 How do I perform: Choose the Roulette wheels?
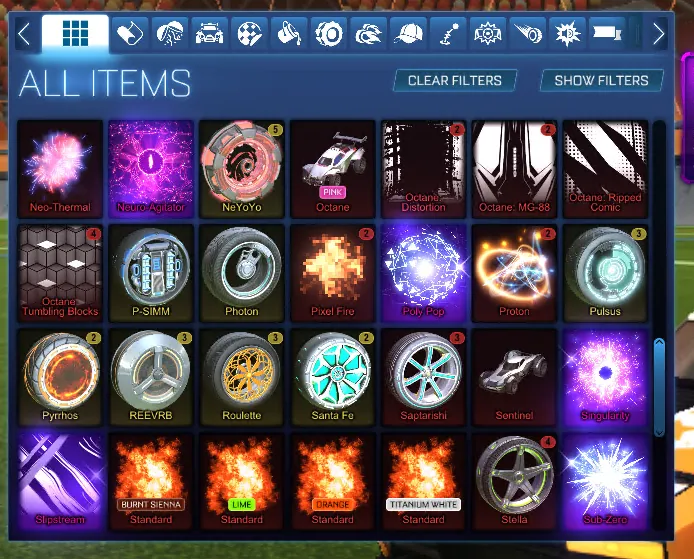pos(242,375)
